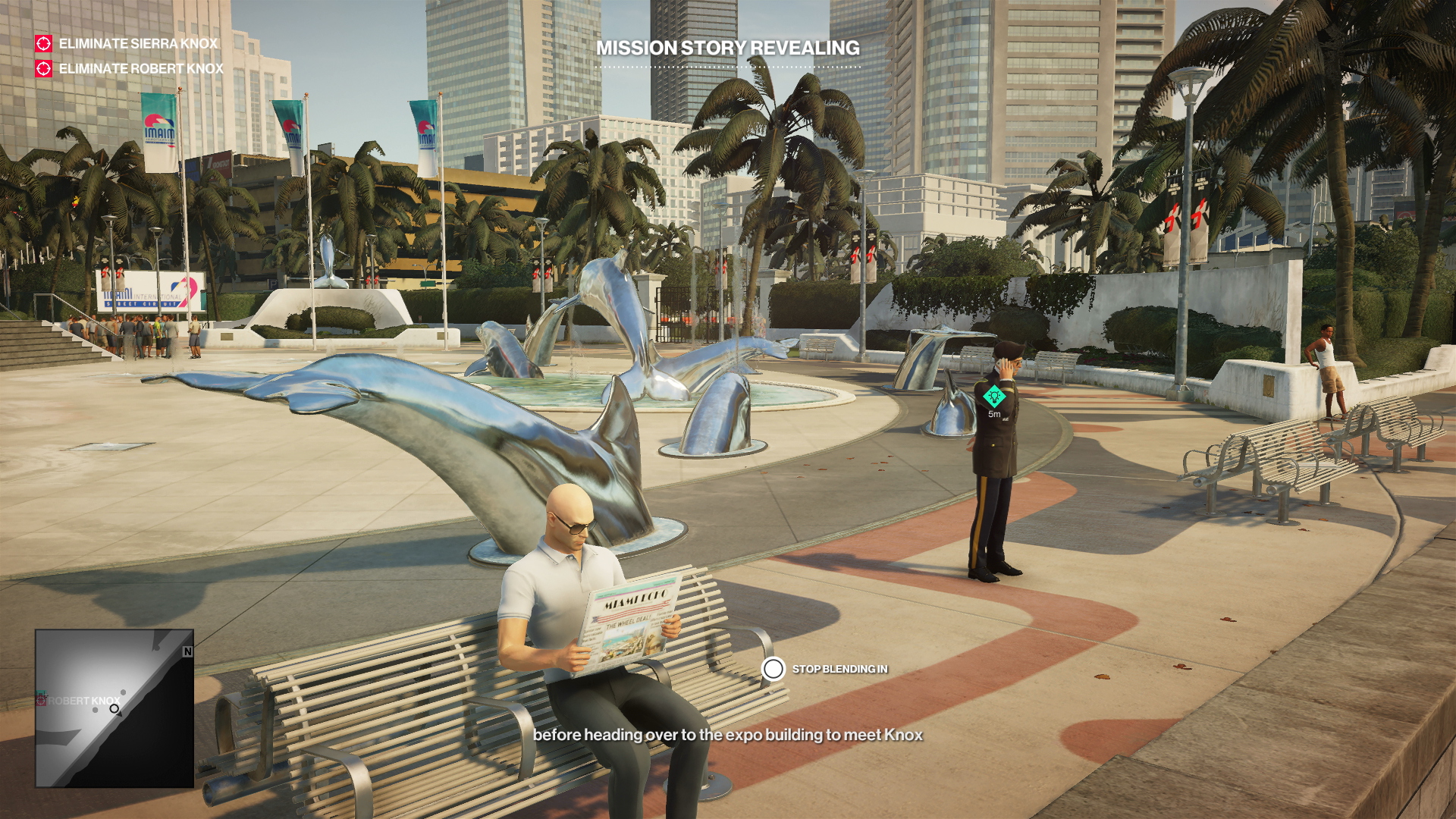The width and height of the screenshot is (1456, 819).
Task: Click the N compass indicator on the minimap
Action: coord(187,652)
